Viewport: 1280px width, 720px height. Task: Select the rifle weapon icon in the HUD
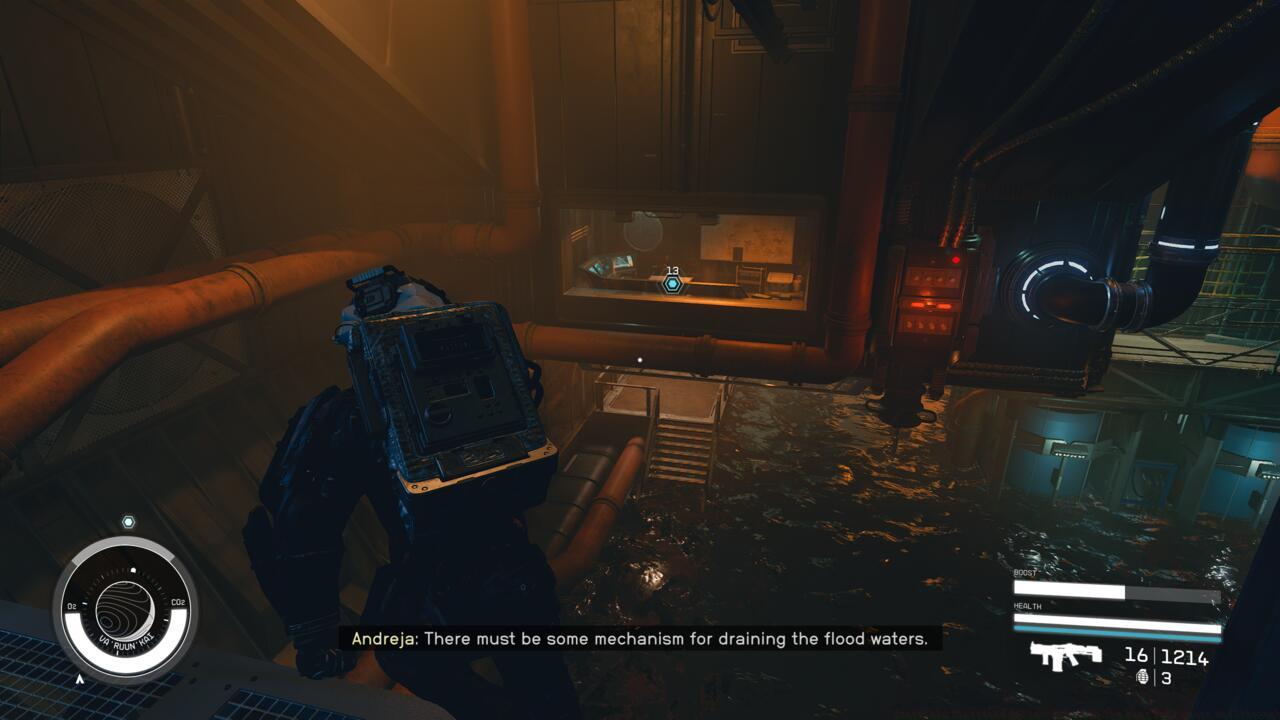1065,655
